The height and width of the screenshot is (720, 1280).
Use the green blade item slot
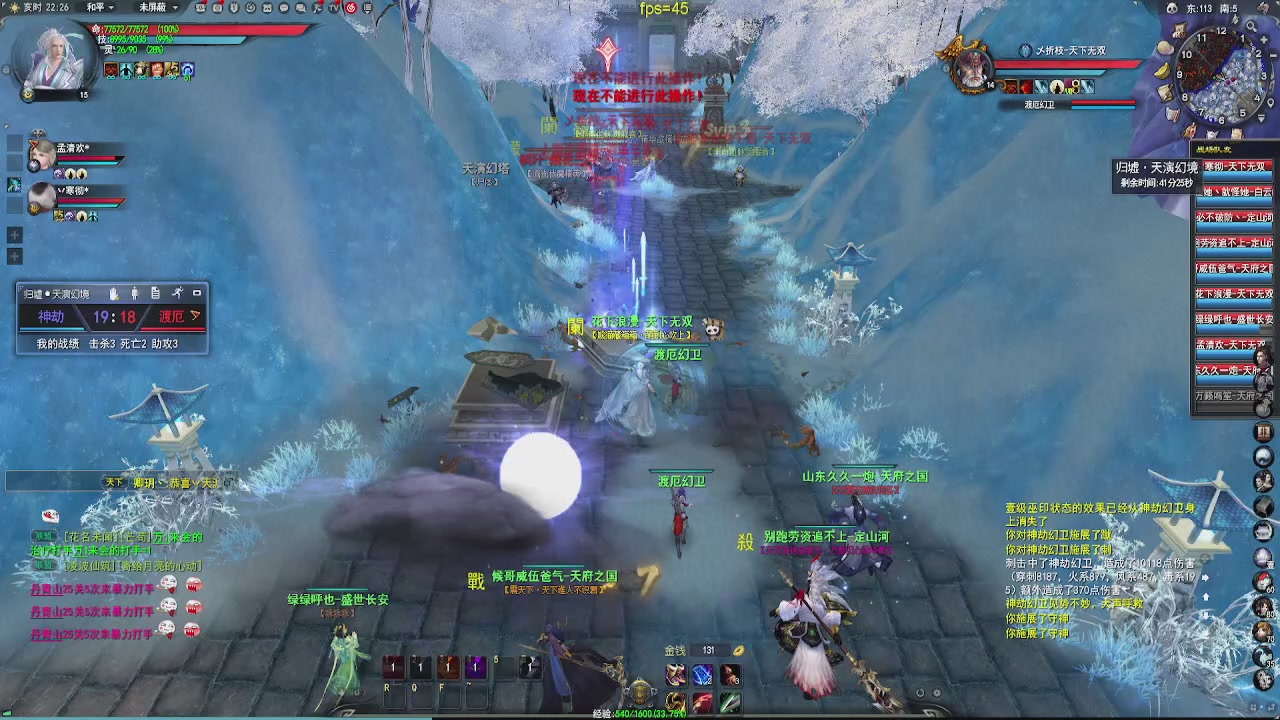click(730, 702)
